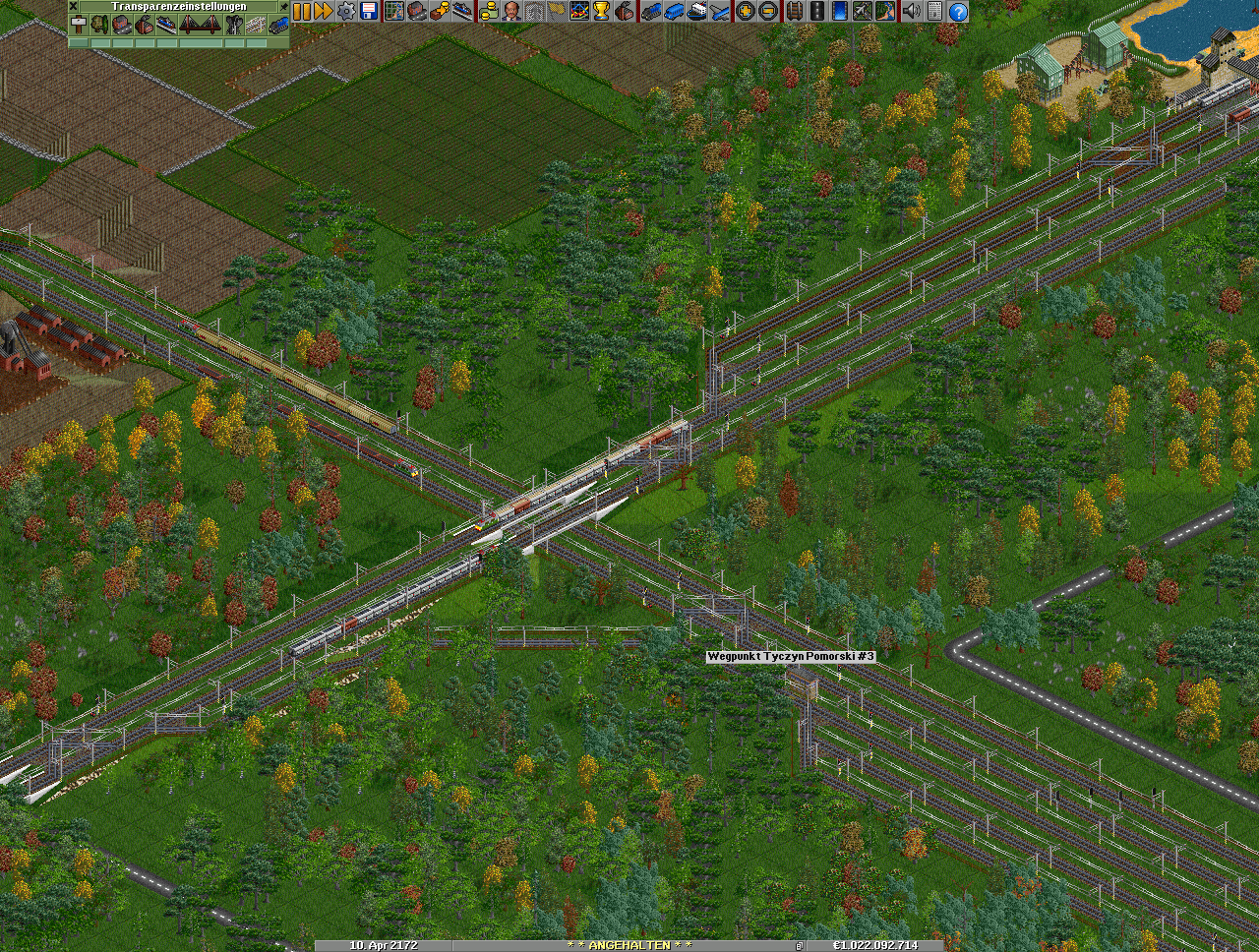
Task: Open the game options gear menu
Action: (x=346, y=11)
